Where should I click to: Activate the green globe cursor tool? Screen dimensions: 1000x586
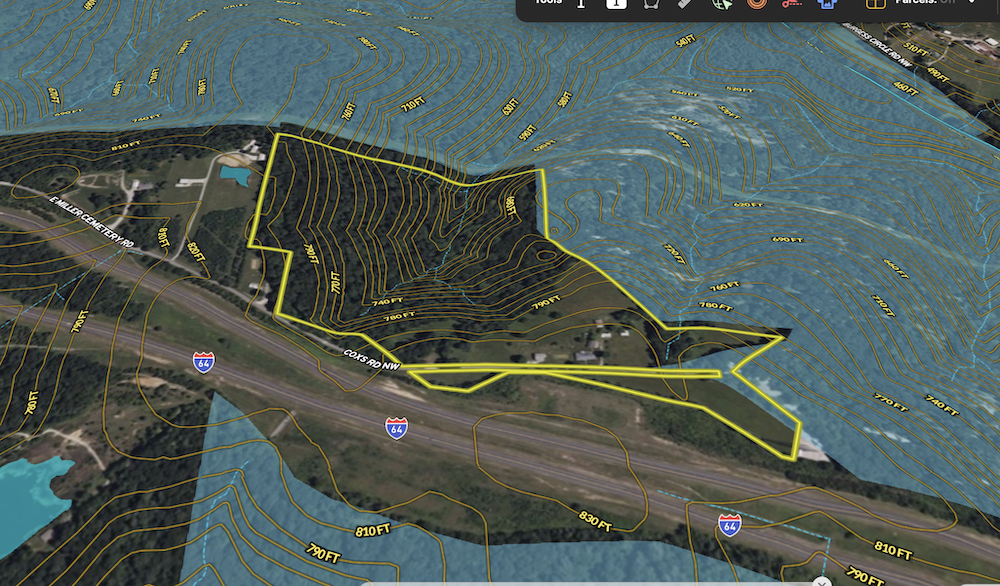tap(721, 4)
